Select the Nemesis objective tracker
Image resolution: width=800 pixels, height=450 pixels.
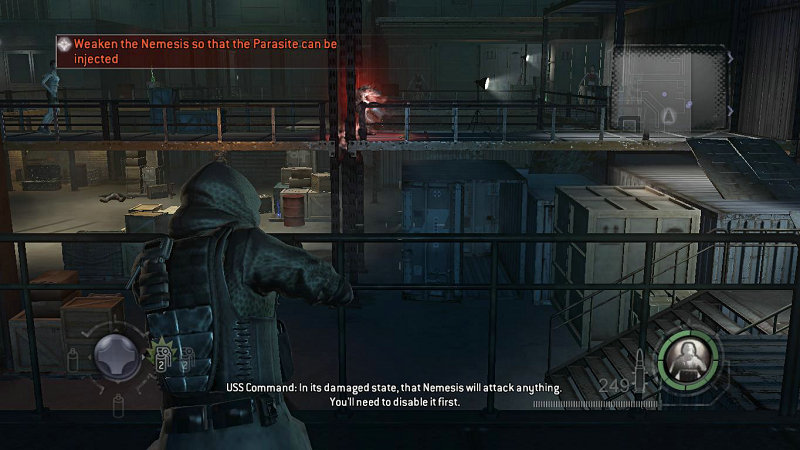click(162, 51)
